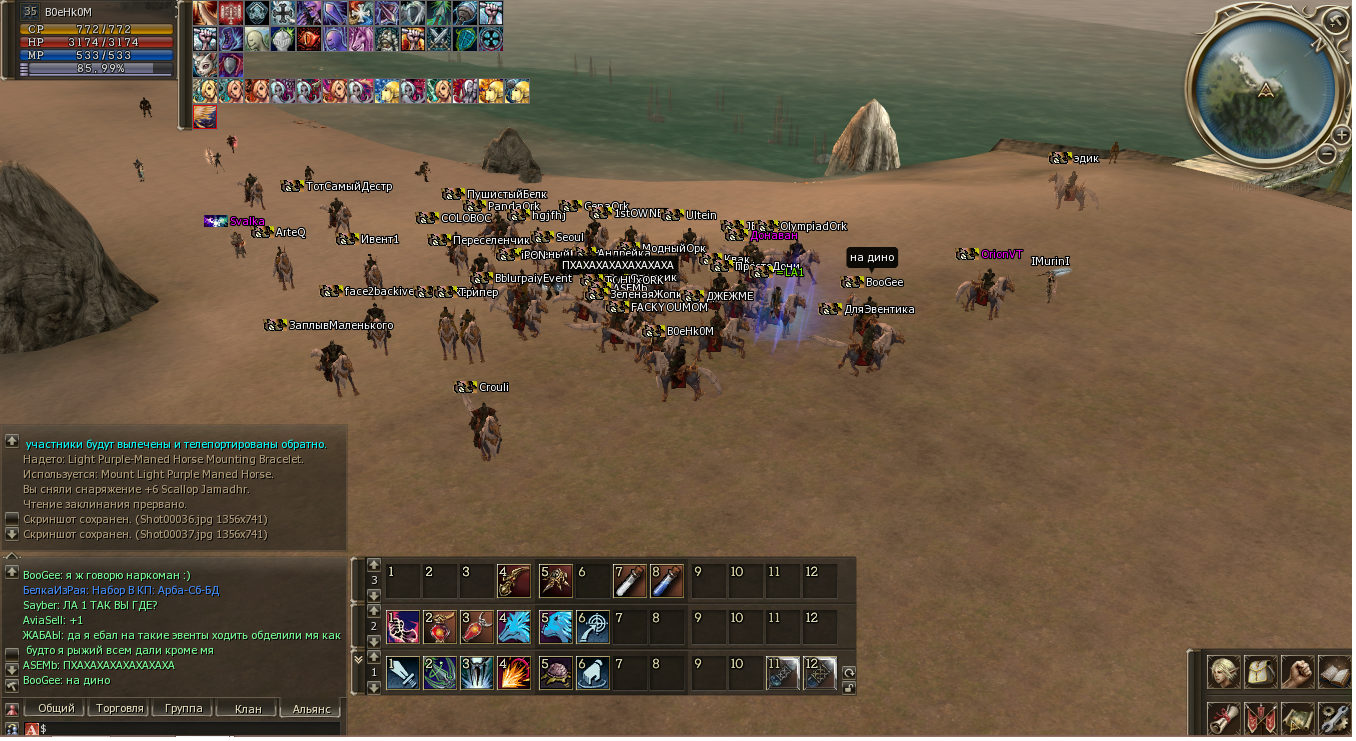Toggle the hotbar lock padlock button
This screenshot has height=741, width=1356.
849,687
